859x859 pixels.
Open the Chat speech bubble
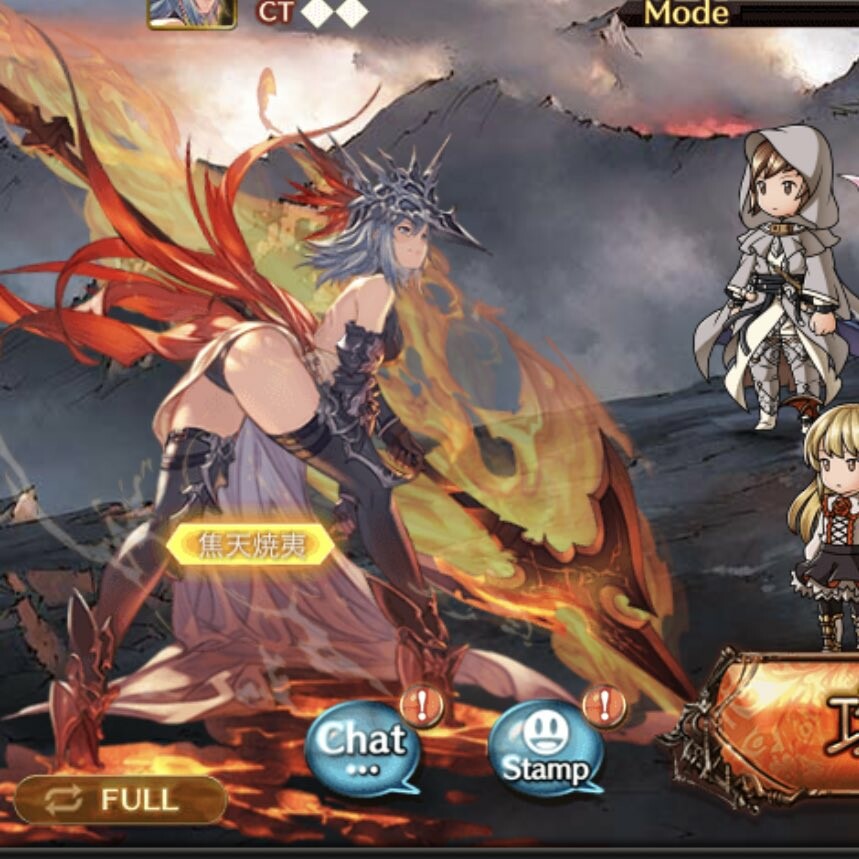click(360, 746)
